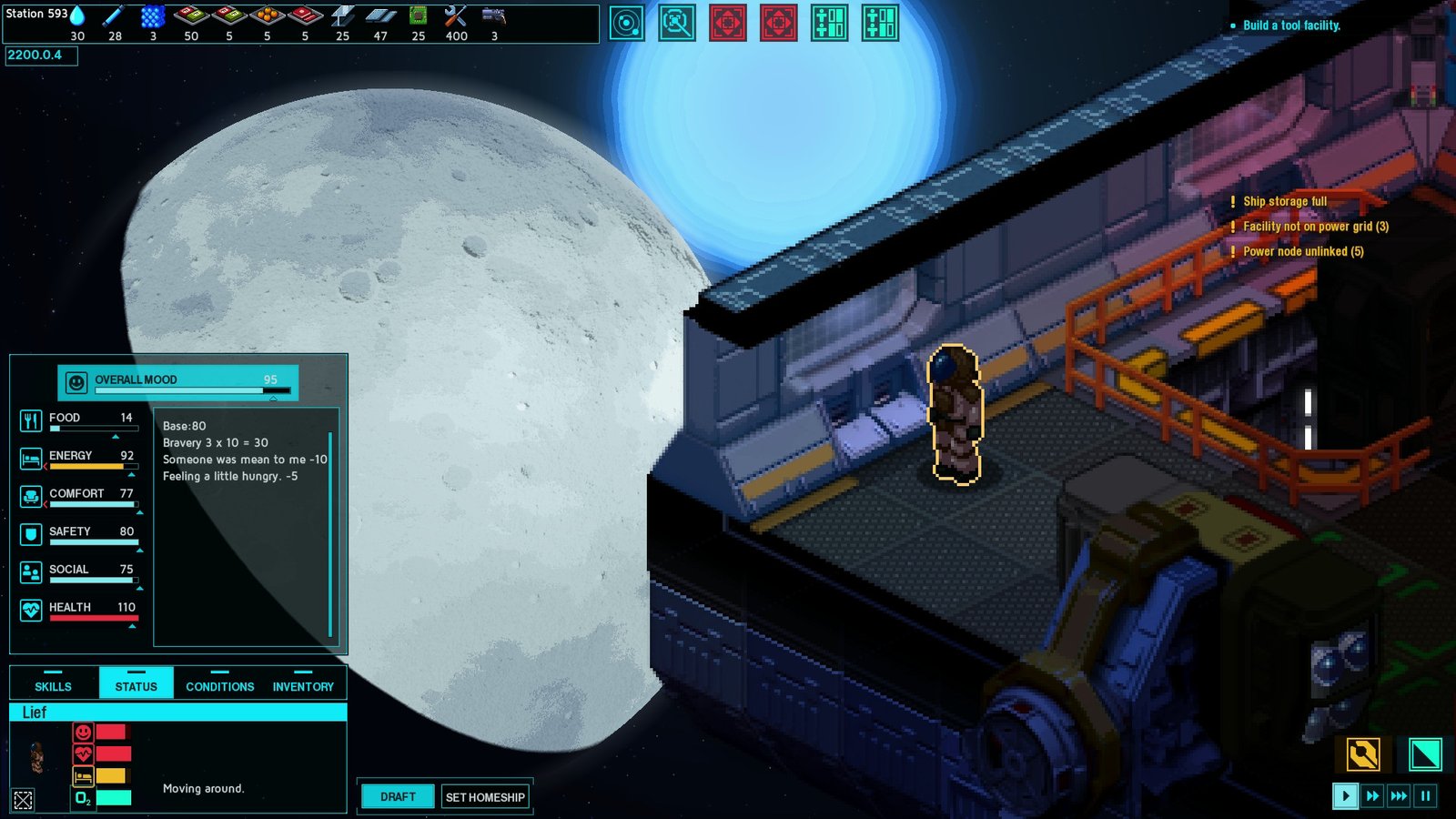Click the water droplet resource icon

click(x=79, y=15)
